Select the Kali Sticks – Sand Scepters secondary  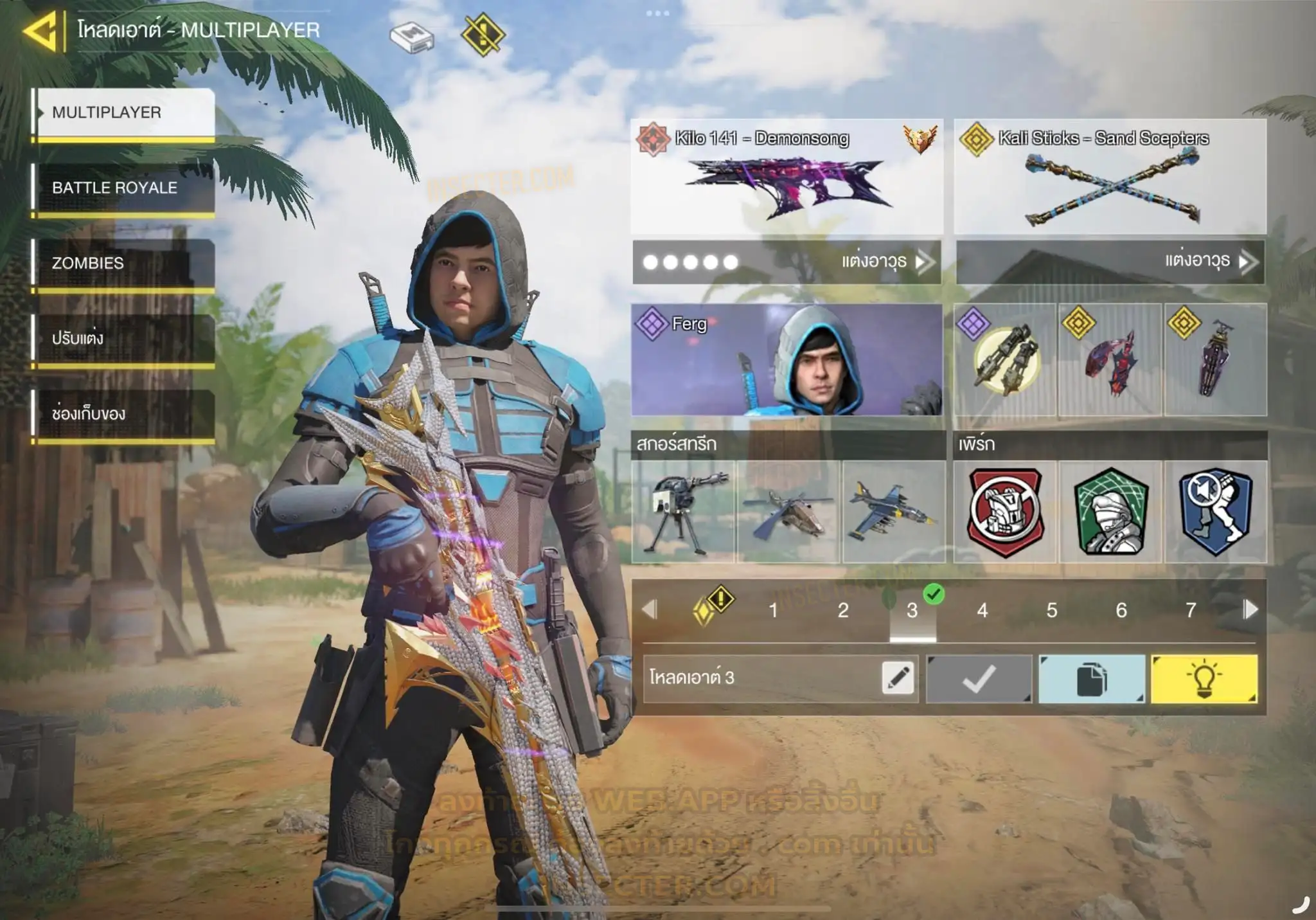coord(1110,177)
